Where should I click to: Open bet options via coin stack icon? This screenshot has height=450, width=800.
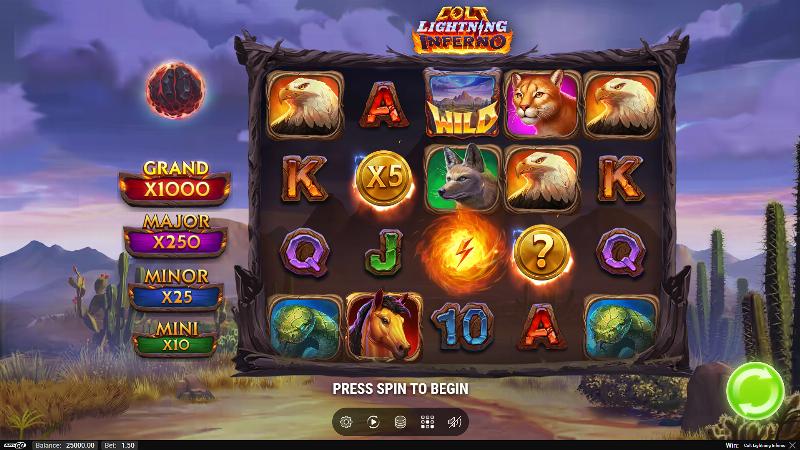[400, 422]
